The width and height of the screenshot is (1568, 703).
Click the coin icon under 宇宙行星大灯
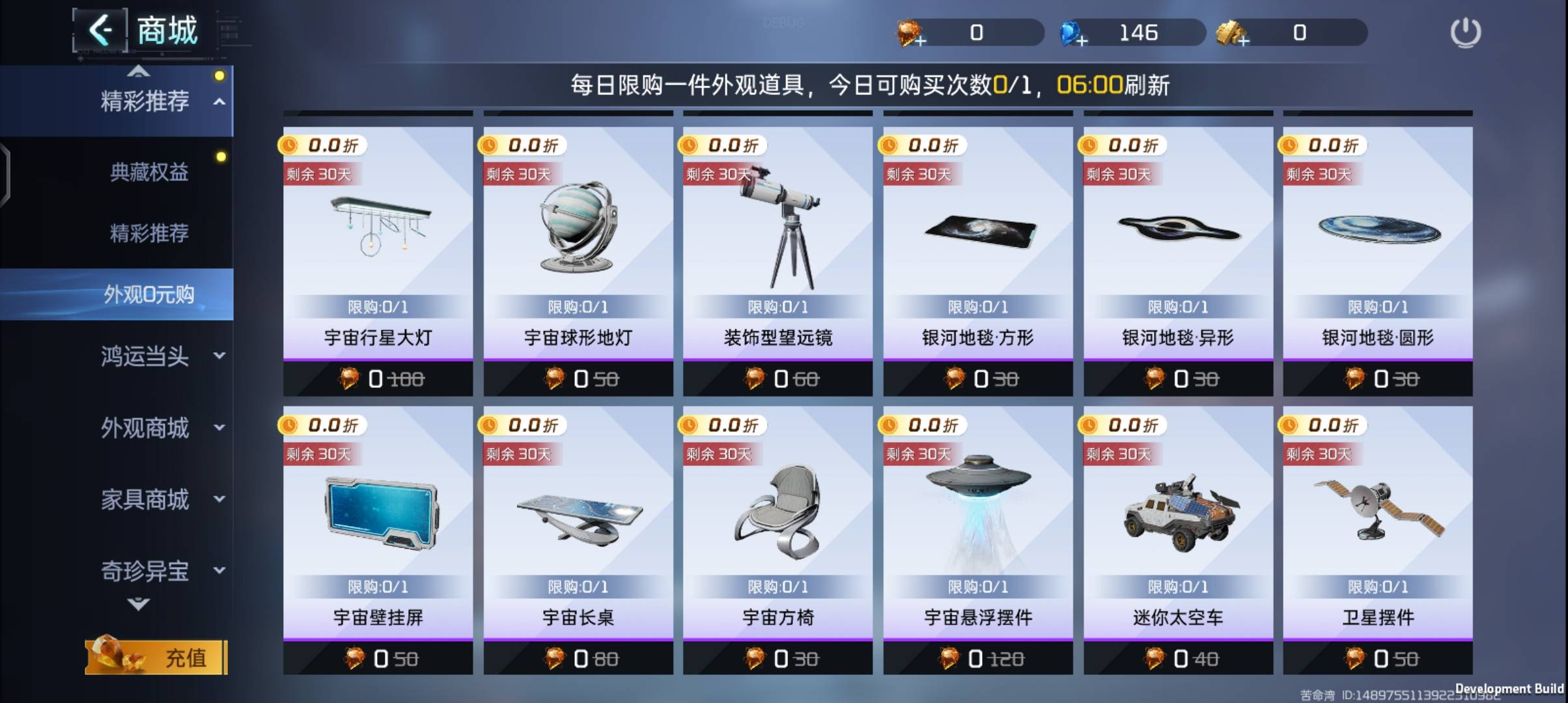pyautogui.click(x=350, y=379)
